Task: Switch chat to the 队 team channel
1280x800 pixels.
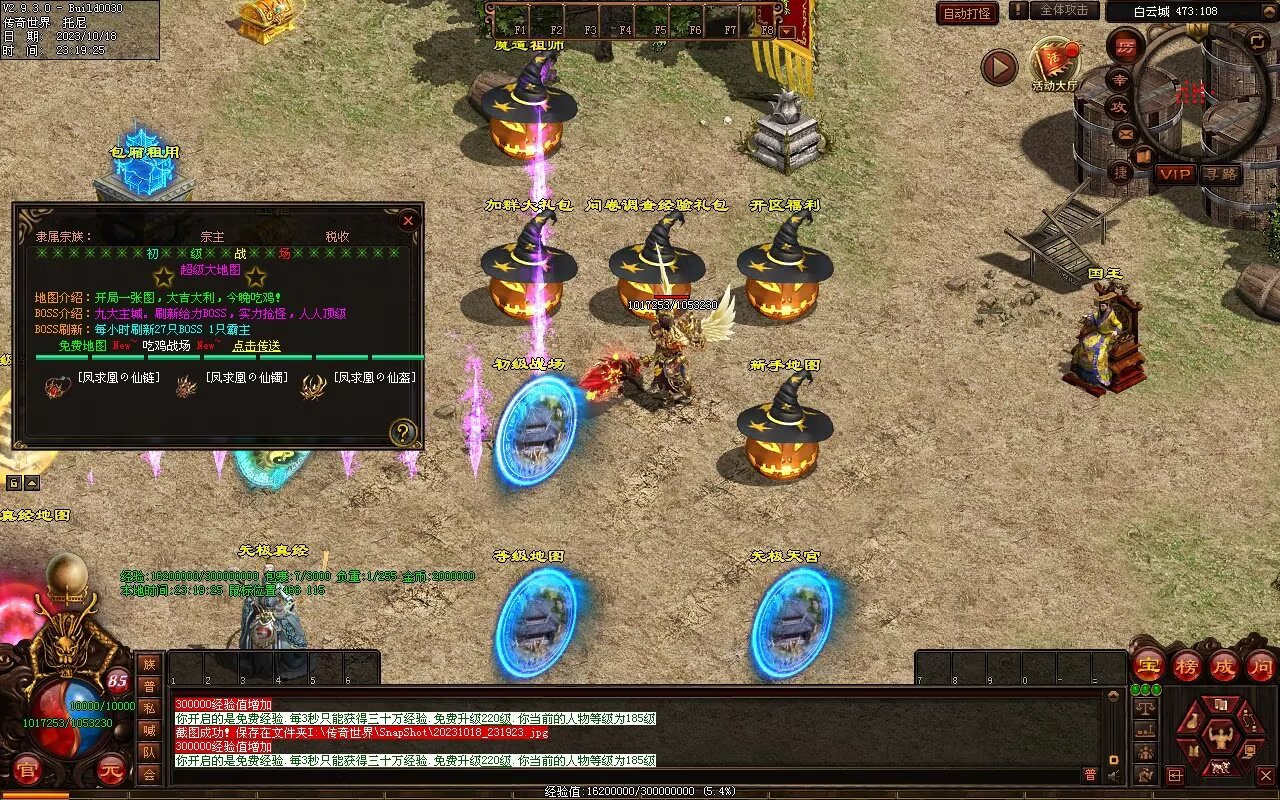Action: [x=149, y=752]
